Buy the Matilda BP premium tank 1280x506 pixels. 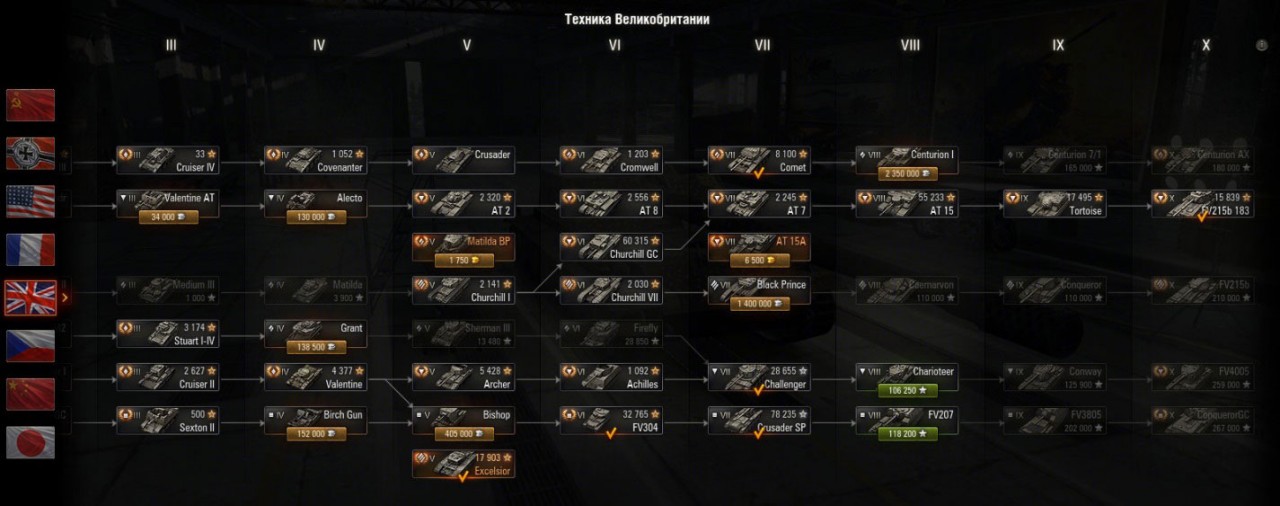click(x=464, y=261)
